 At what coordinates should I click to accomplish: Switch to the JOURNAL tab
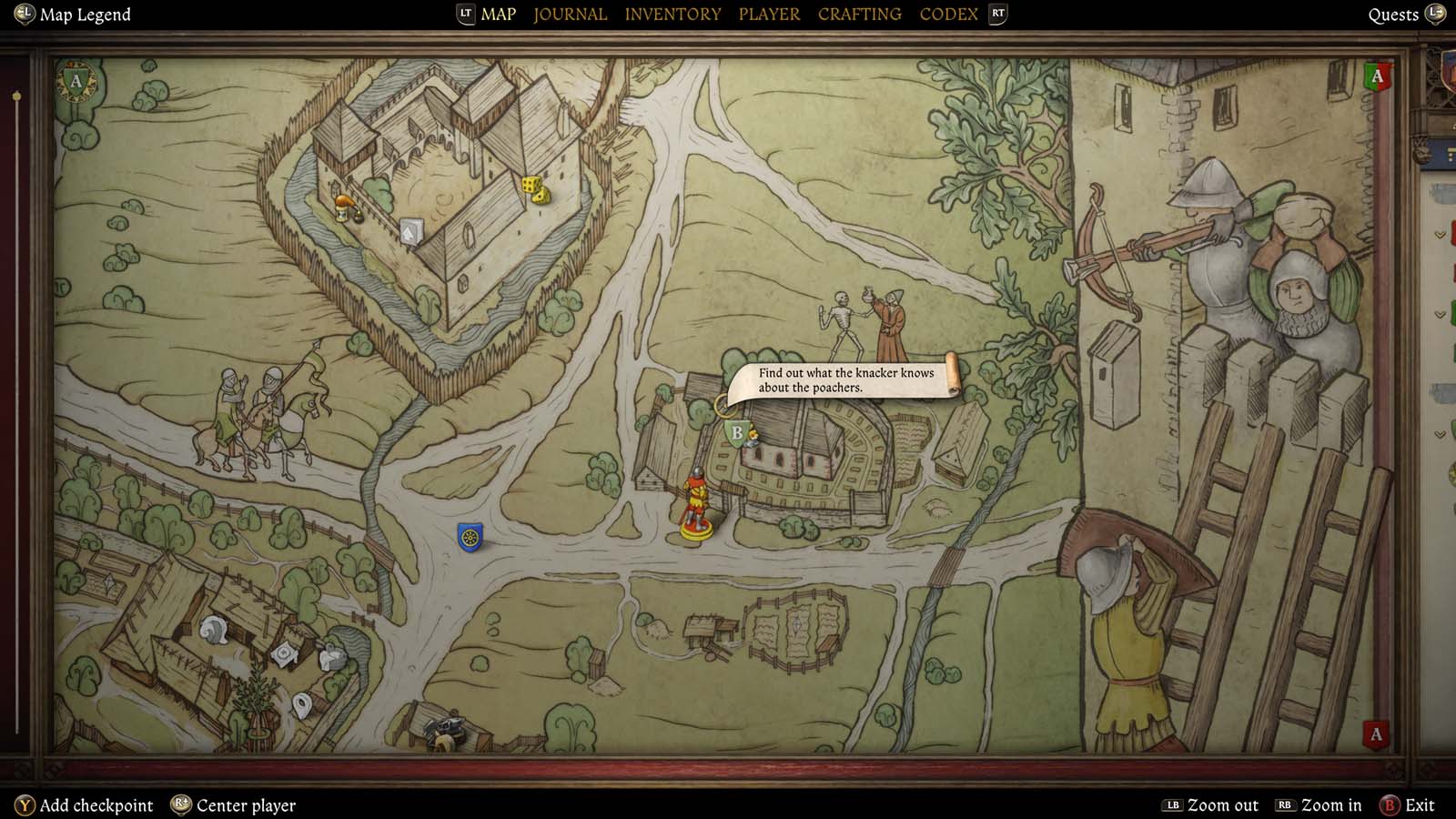pyautogui.click(x=570, y=14)
